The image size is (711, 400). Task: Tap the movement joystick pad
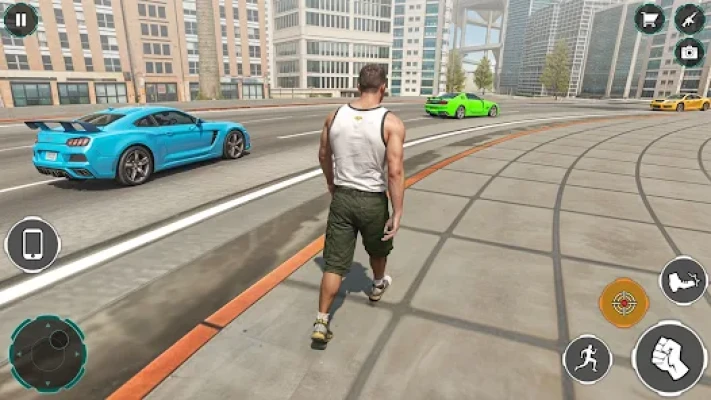click(47, 353)
